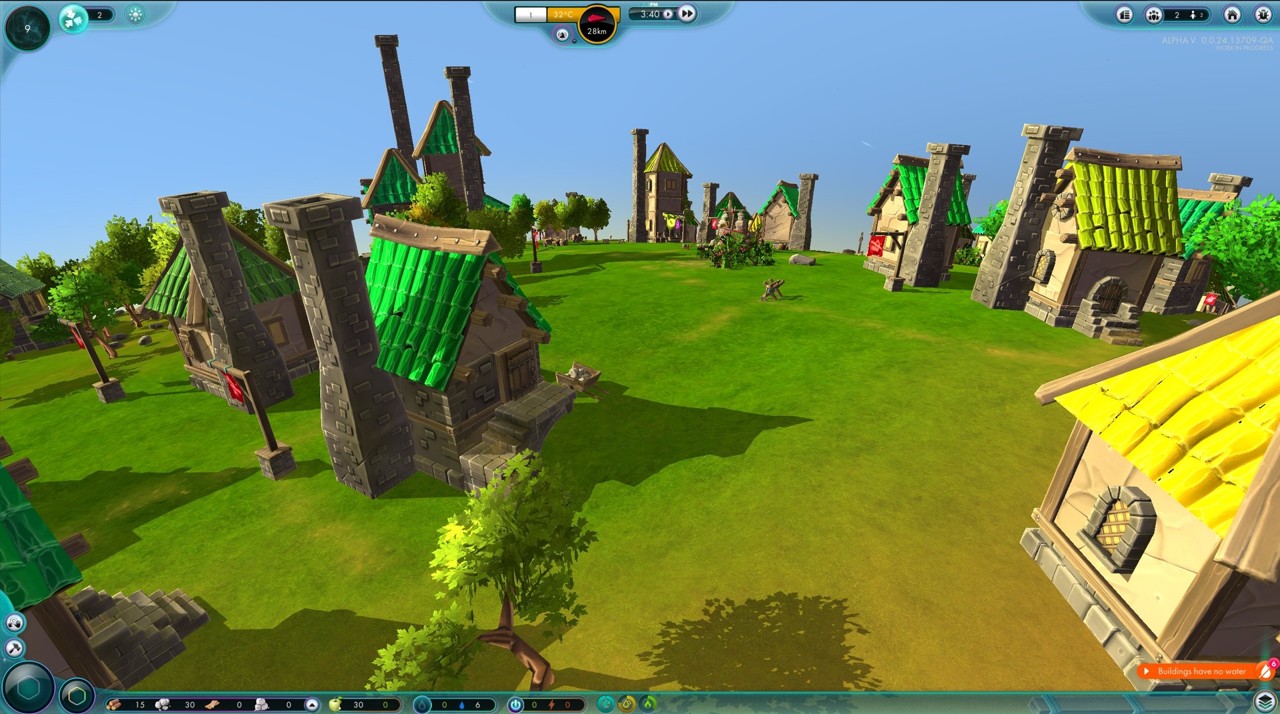This screenshot has width=1280, height=714.
Task: Open the list panel icon
Action: [1125, 15]
